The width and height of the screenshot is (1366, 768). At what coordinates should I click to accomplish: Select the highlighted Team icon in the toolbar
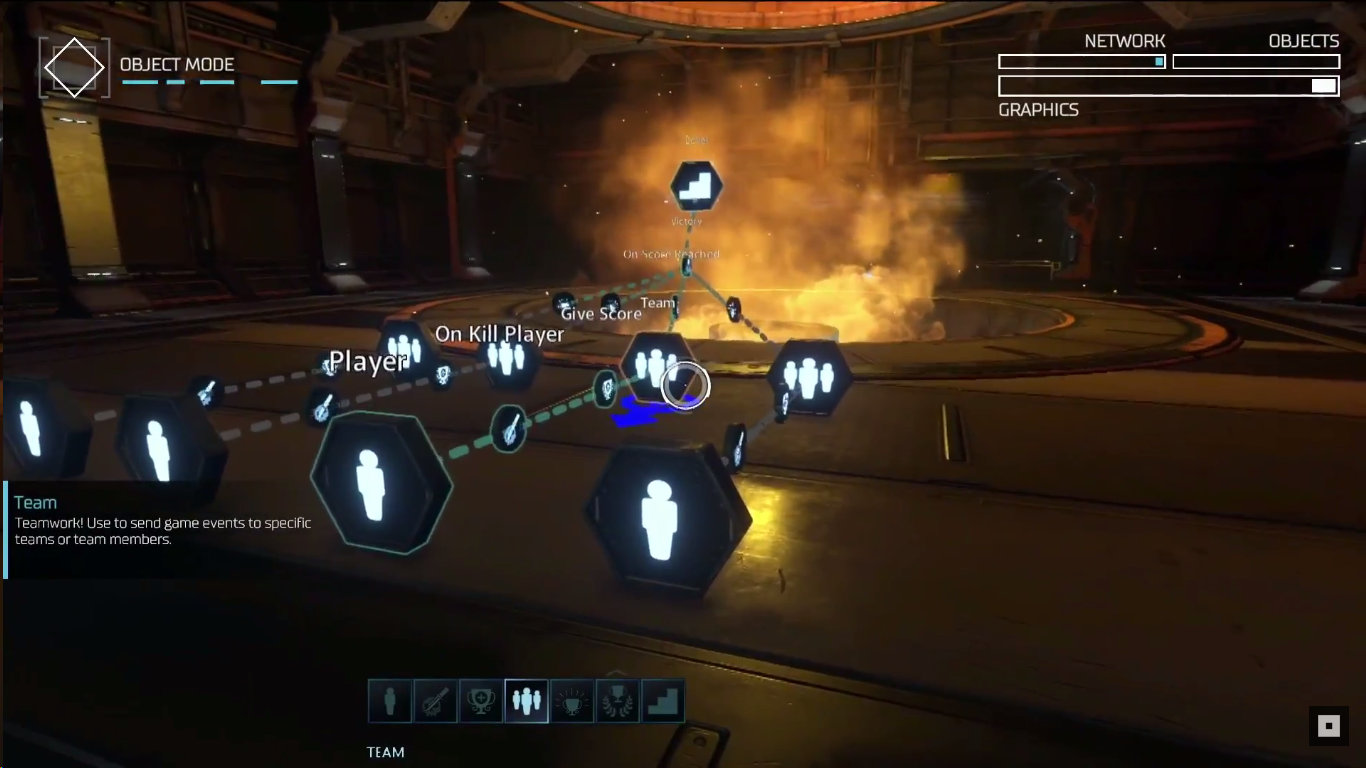(527, 701)
